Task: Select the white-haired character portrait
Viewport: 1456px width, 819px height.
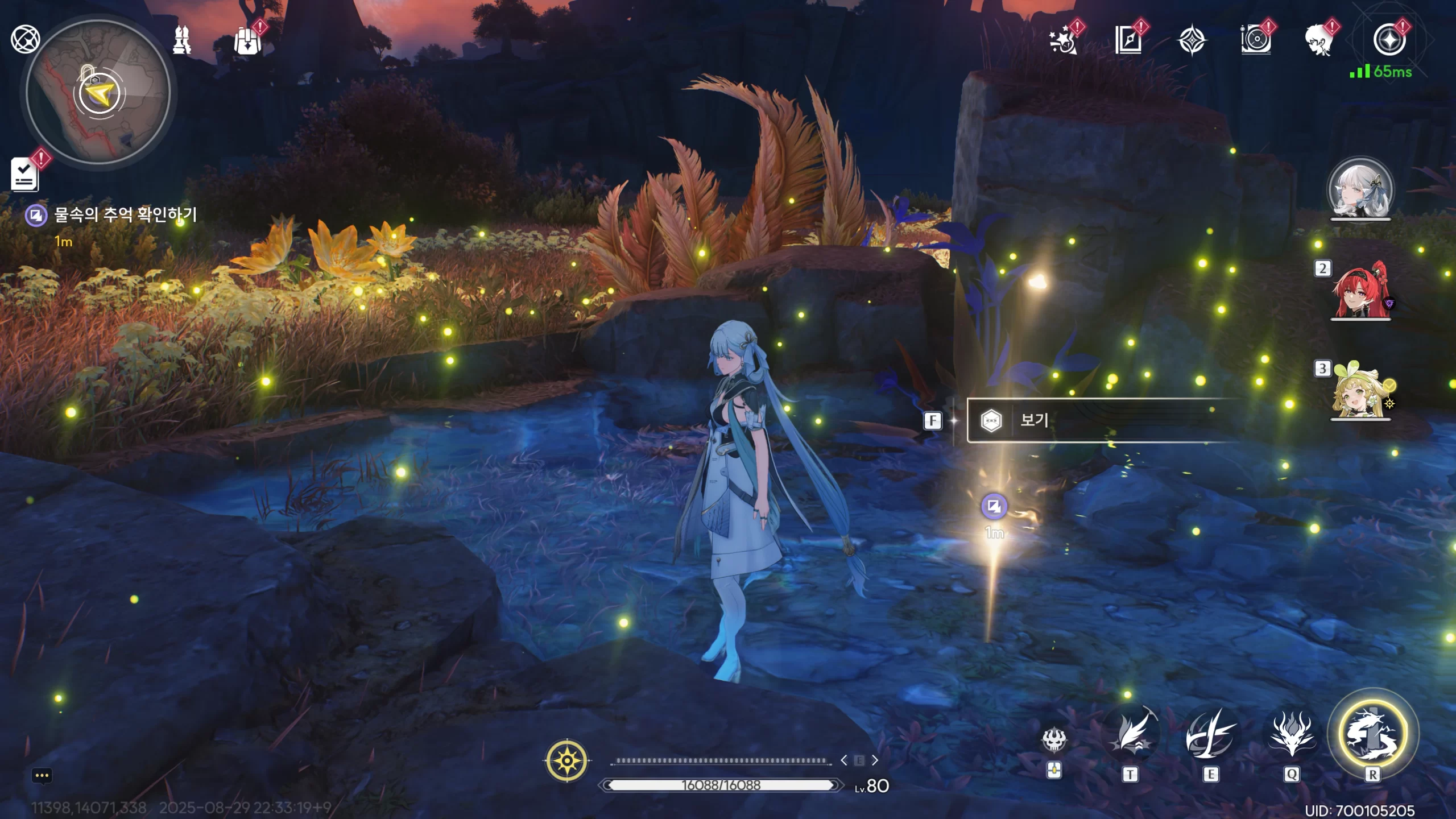Action: click(1360, 190)
